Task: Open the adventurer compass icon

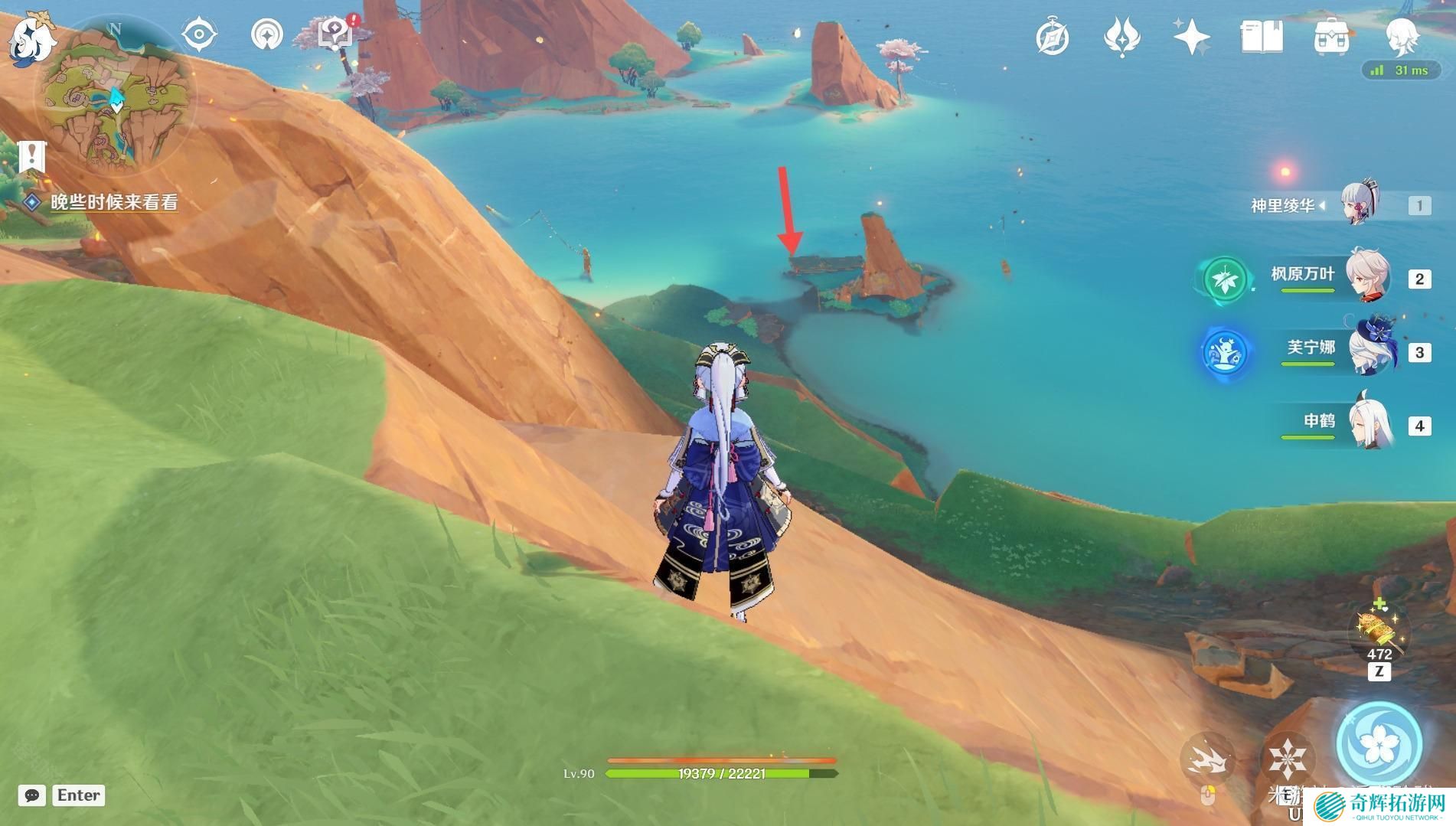Action: click(x=1053, y=37)
